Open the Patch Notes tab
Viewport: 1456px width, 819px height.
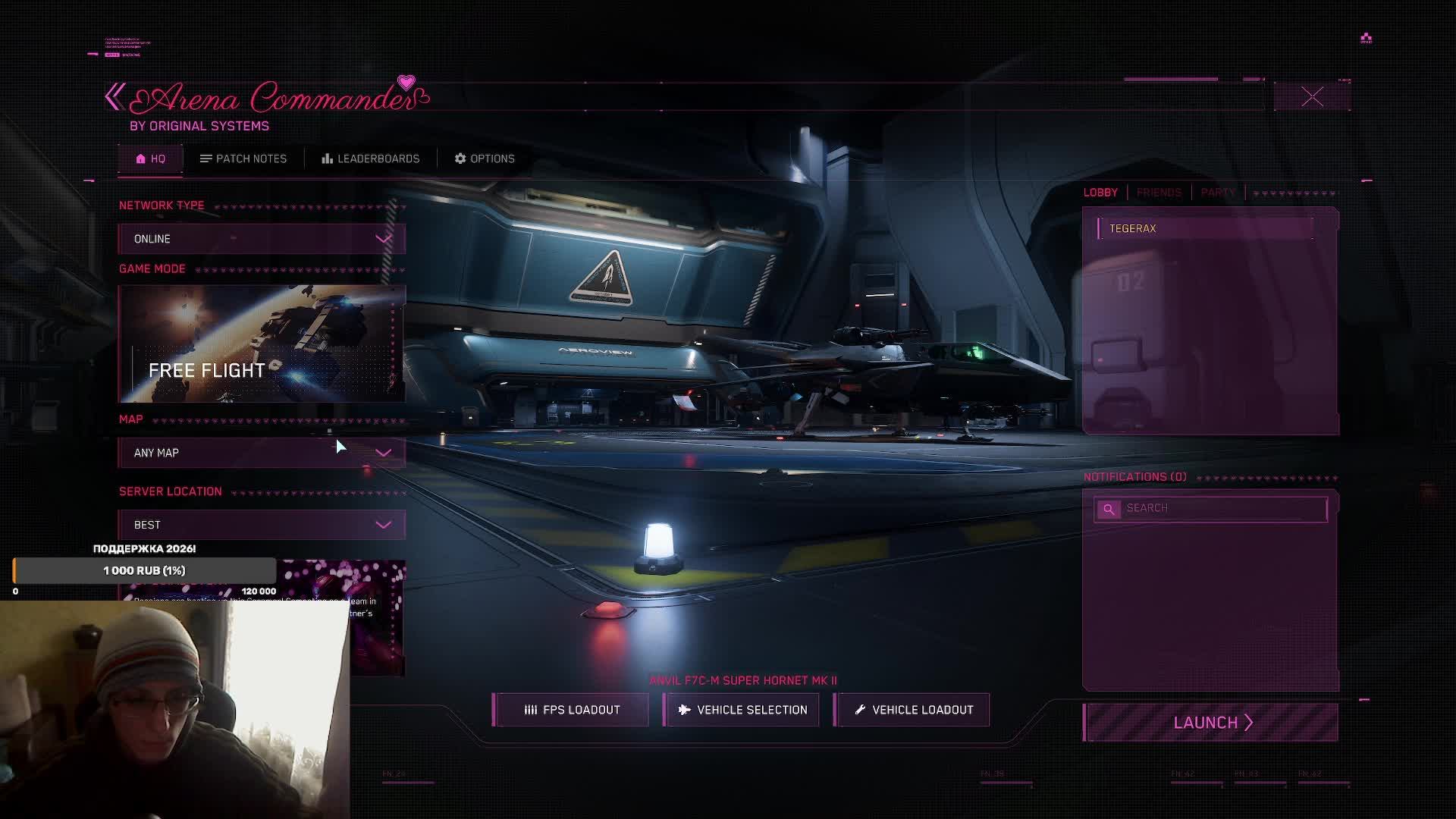[x=243, y=158]
